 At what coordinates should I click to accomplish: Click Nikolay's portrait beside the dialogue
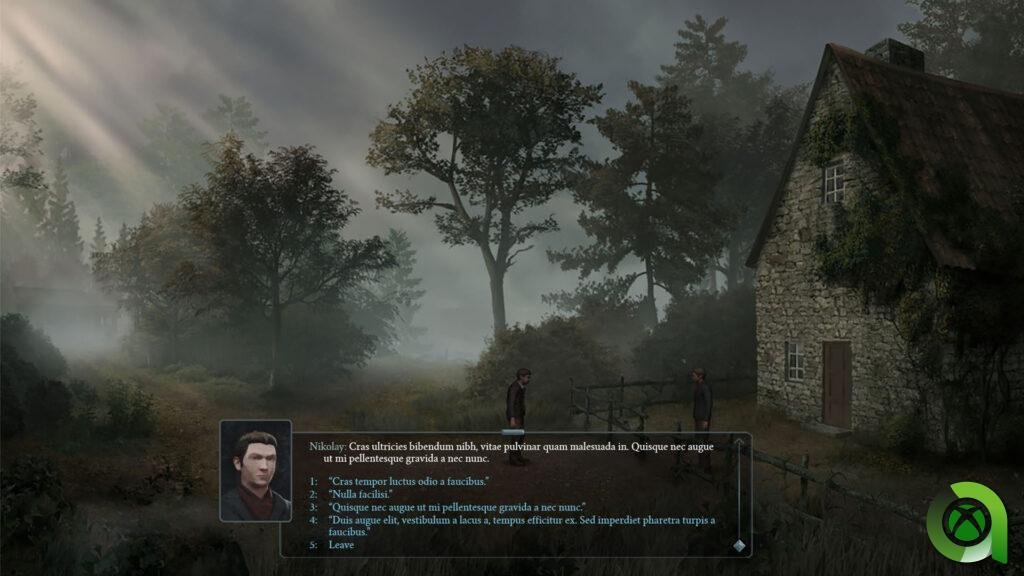click(256, 470)
